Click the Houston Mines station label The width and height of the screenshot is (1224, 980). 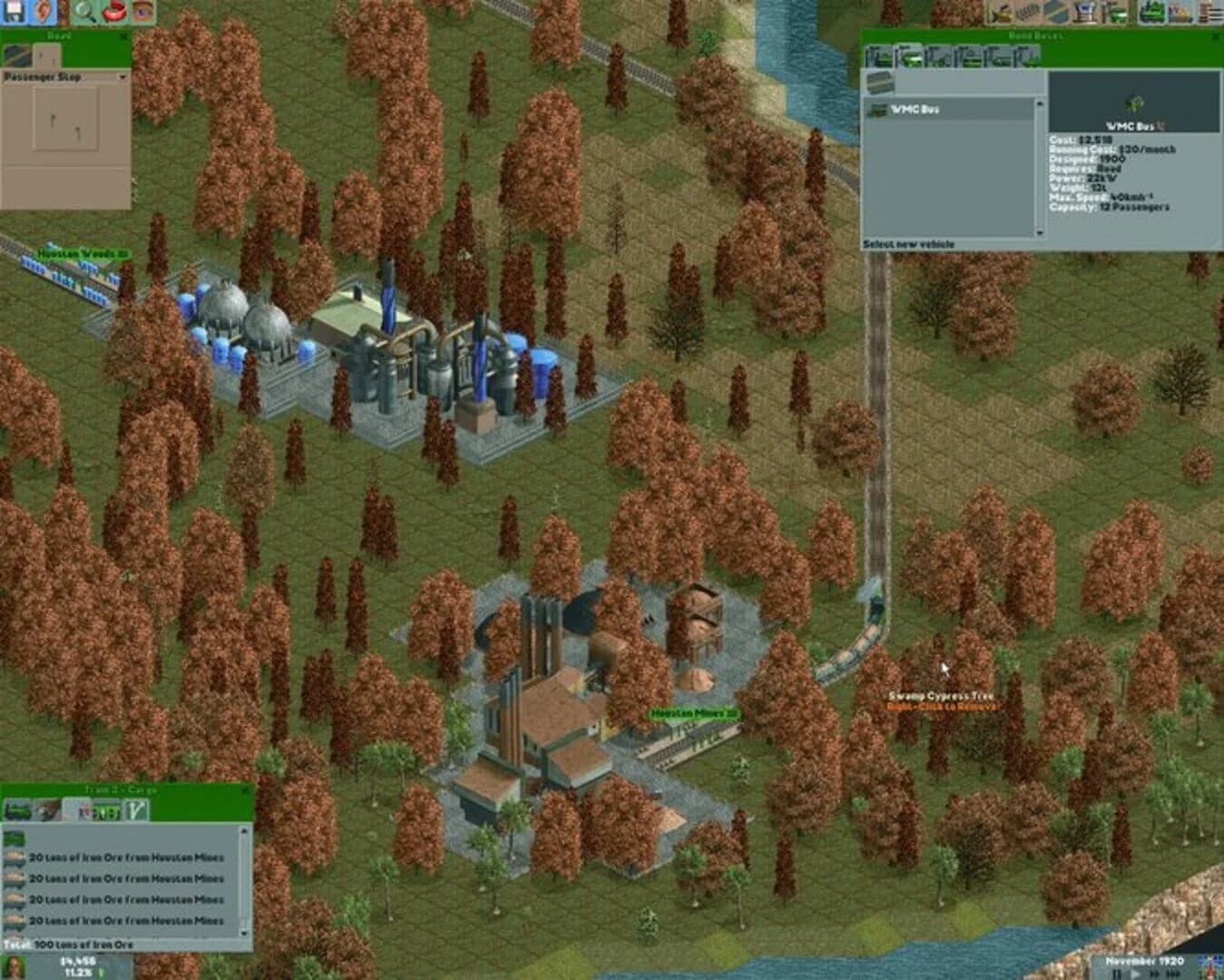(694, 714)
